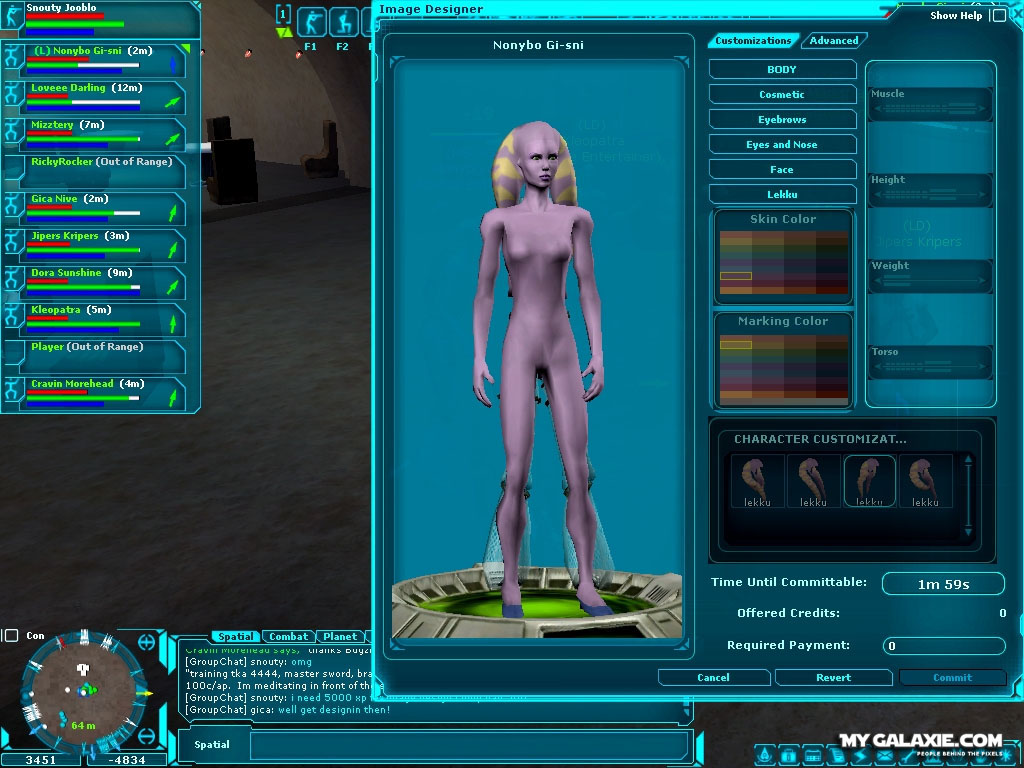Select the Face category button
The height and width of the screenshot is (768, 1024).
point(782,170)
